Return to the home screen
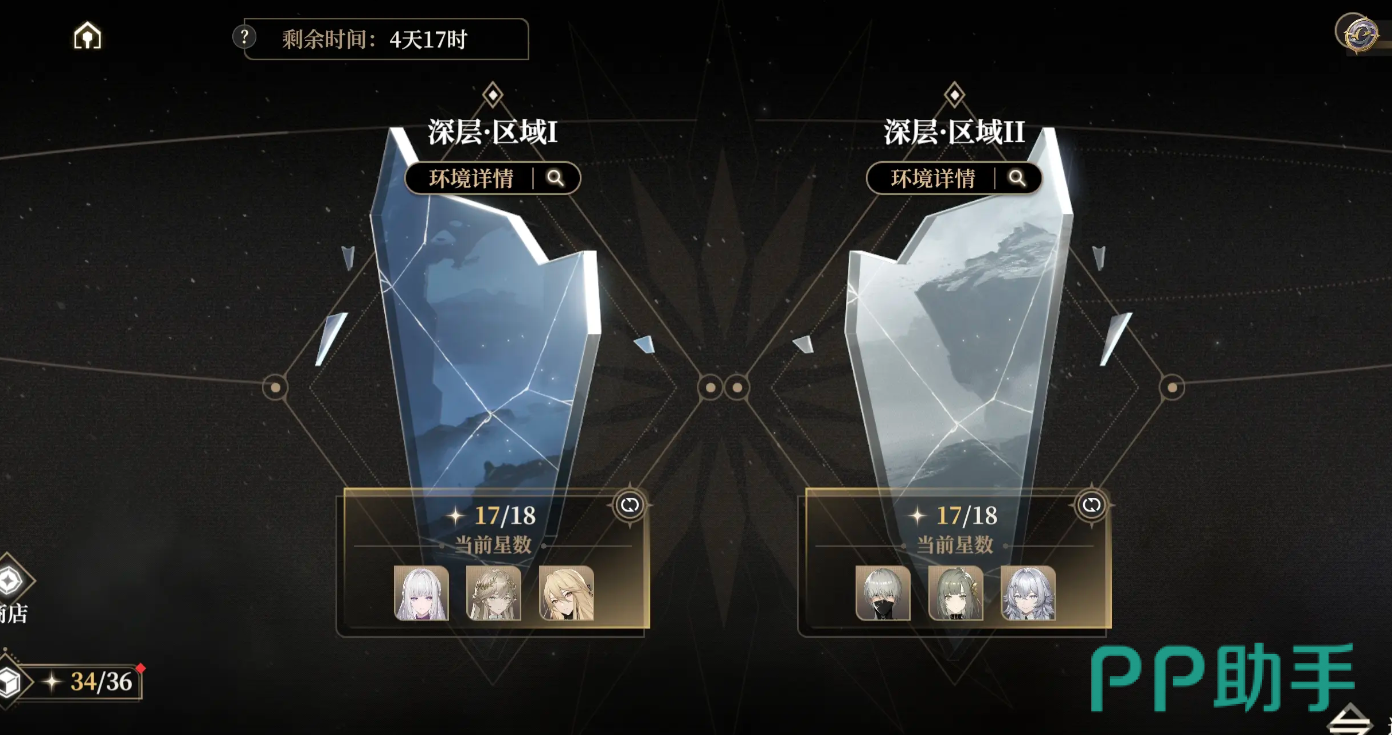Viewport: 1392px width, 735px height. [88, 37]
